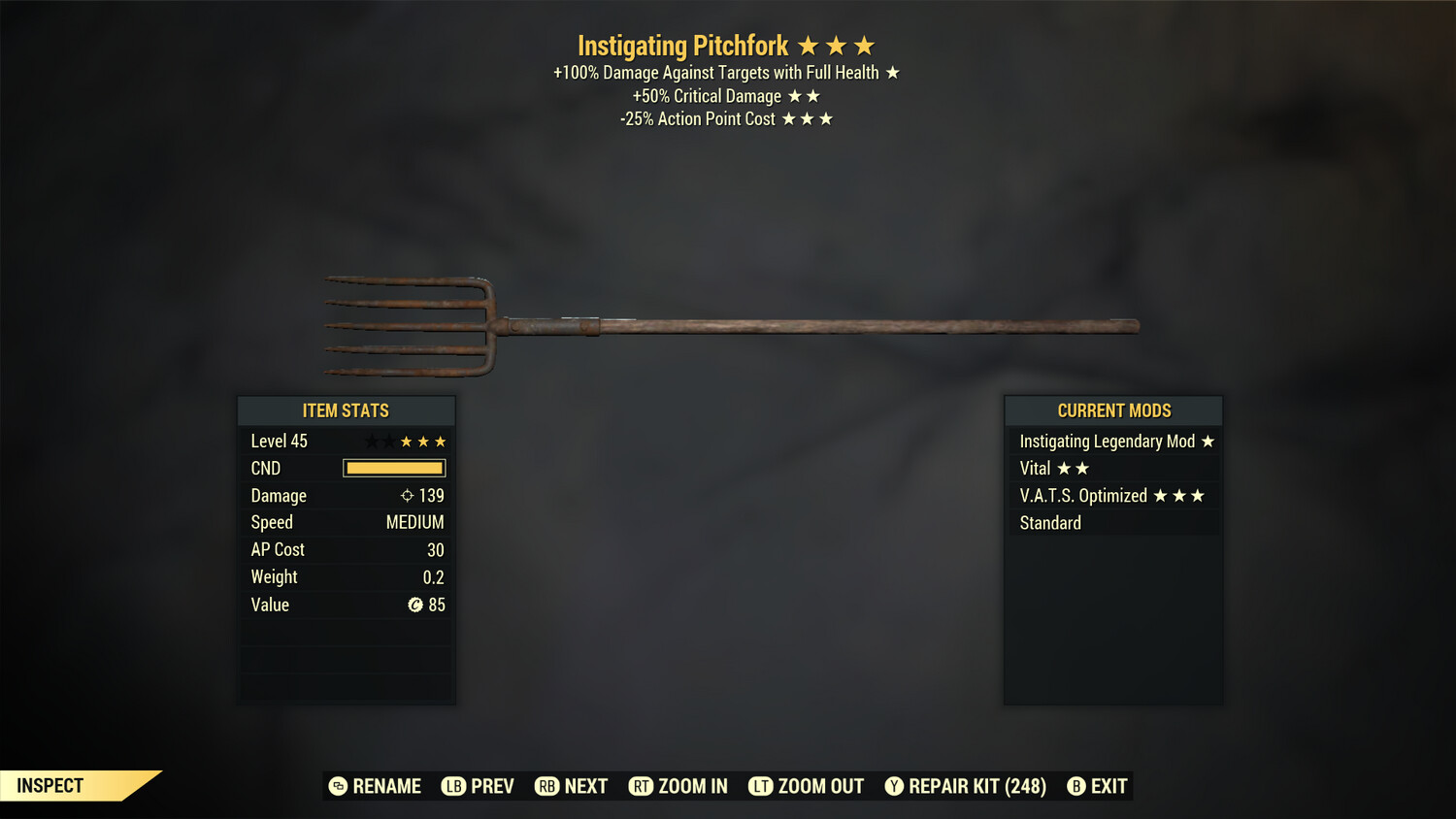Go to the previous item with Prev
Viewport: 1456px width, 819px height.
(x=479, y=786)
